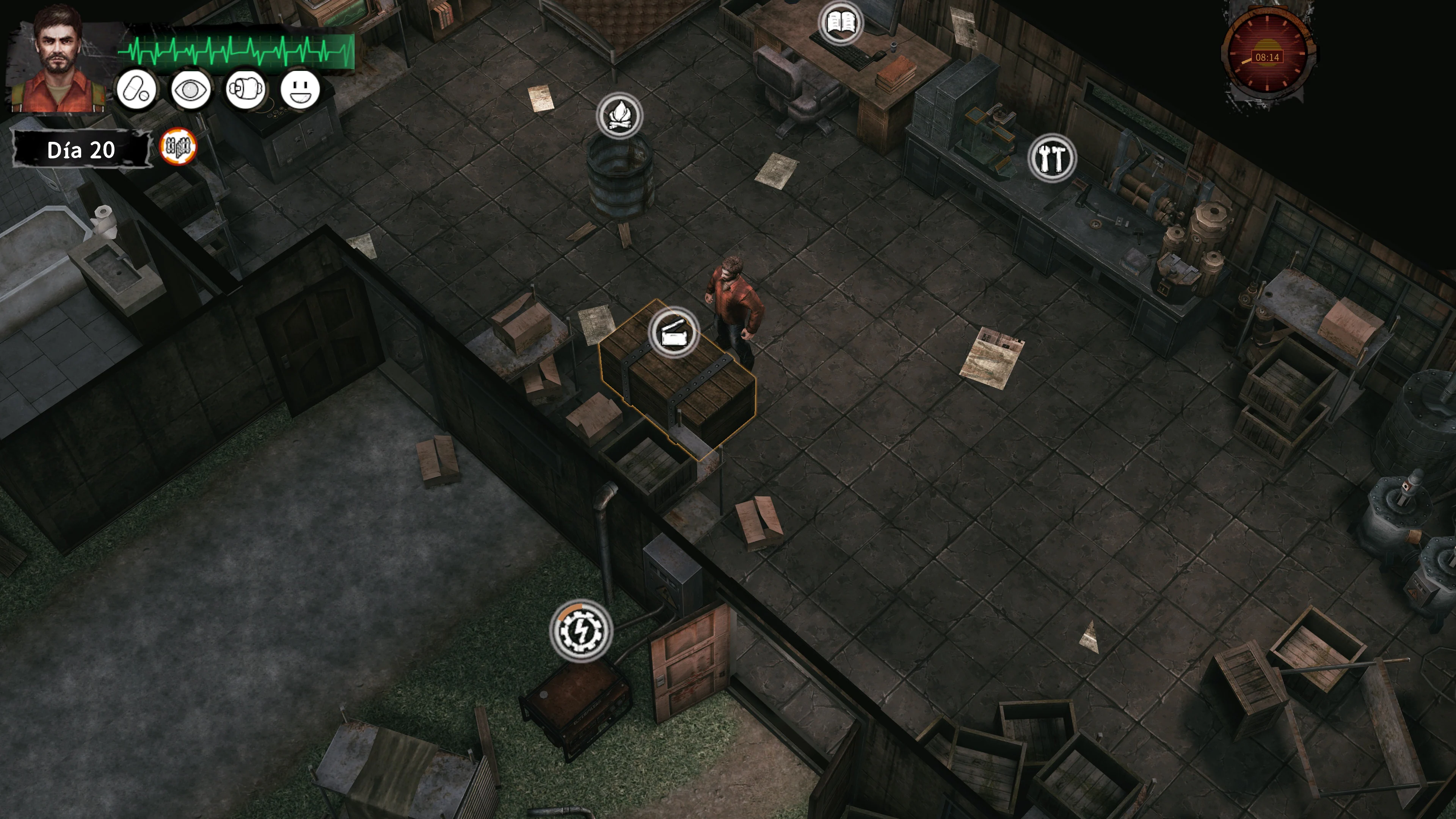Use the campfire icon over the barrel
The height and width of the screenshot is (819, 1456).
coord(620,116)
